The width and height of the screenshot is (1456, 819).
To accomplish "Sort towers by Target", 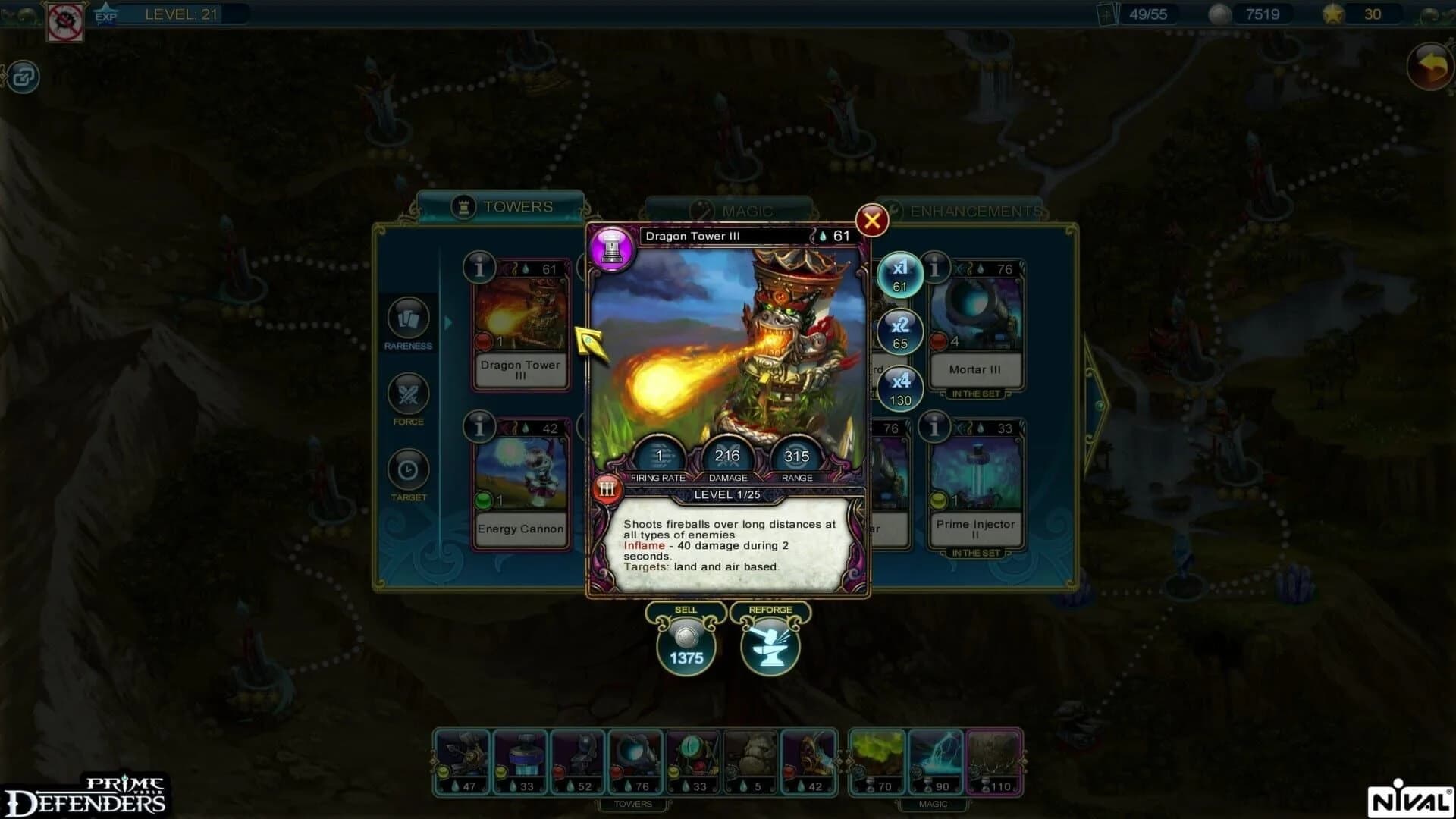I will 409,470.
